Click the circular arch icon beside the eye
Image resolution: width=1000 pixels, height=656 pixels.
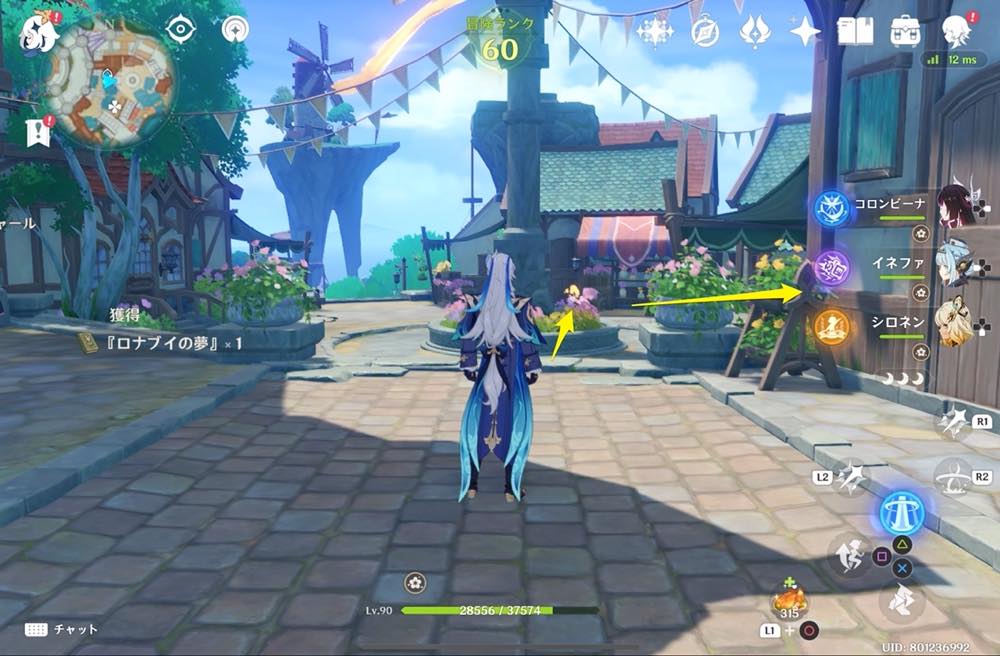[235, 30]
